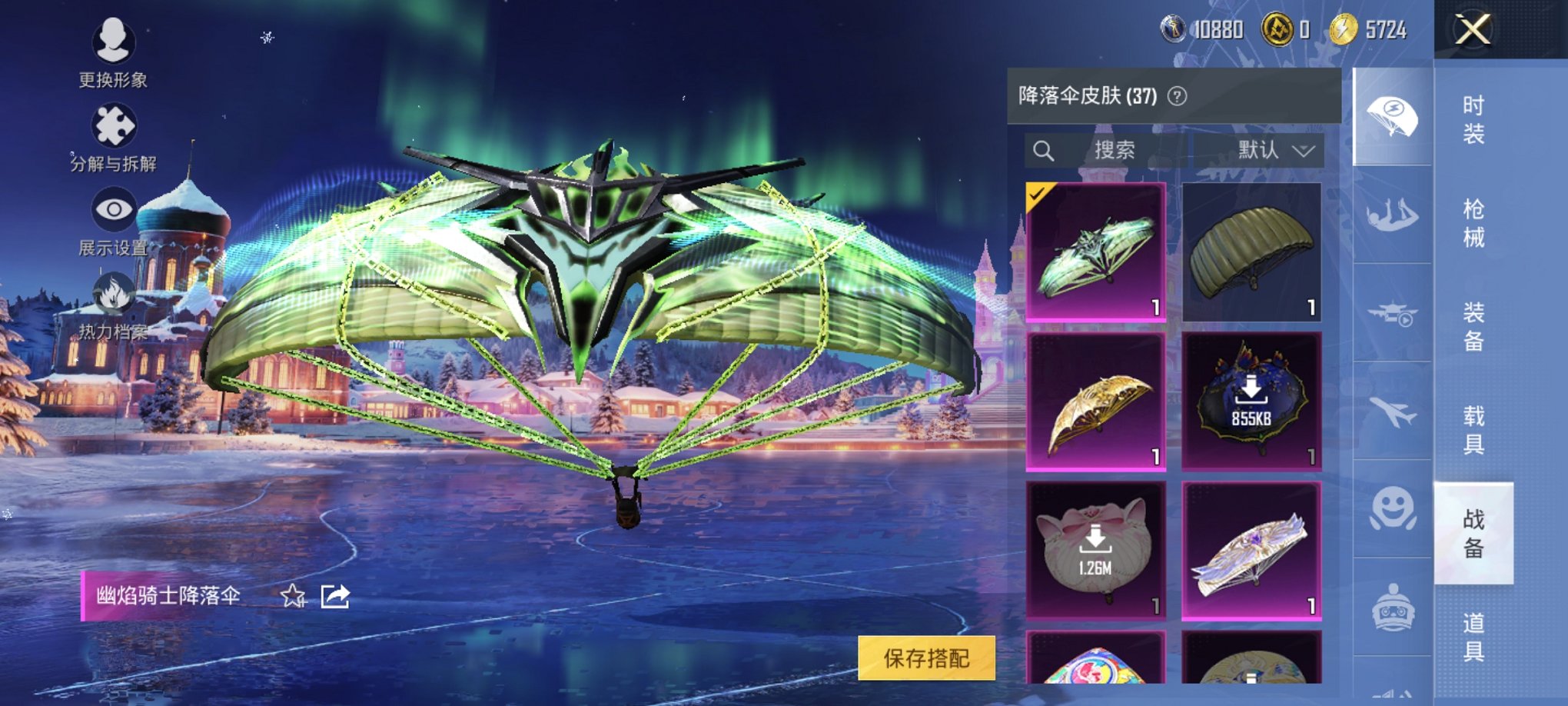Screen dimensions: 1568x706
Task: Select the parachute skin category icon
Action: 1394,117
